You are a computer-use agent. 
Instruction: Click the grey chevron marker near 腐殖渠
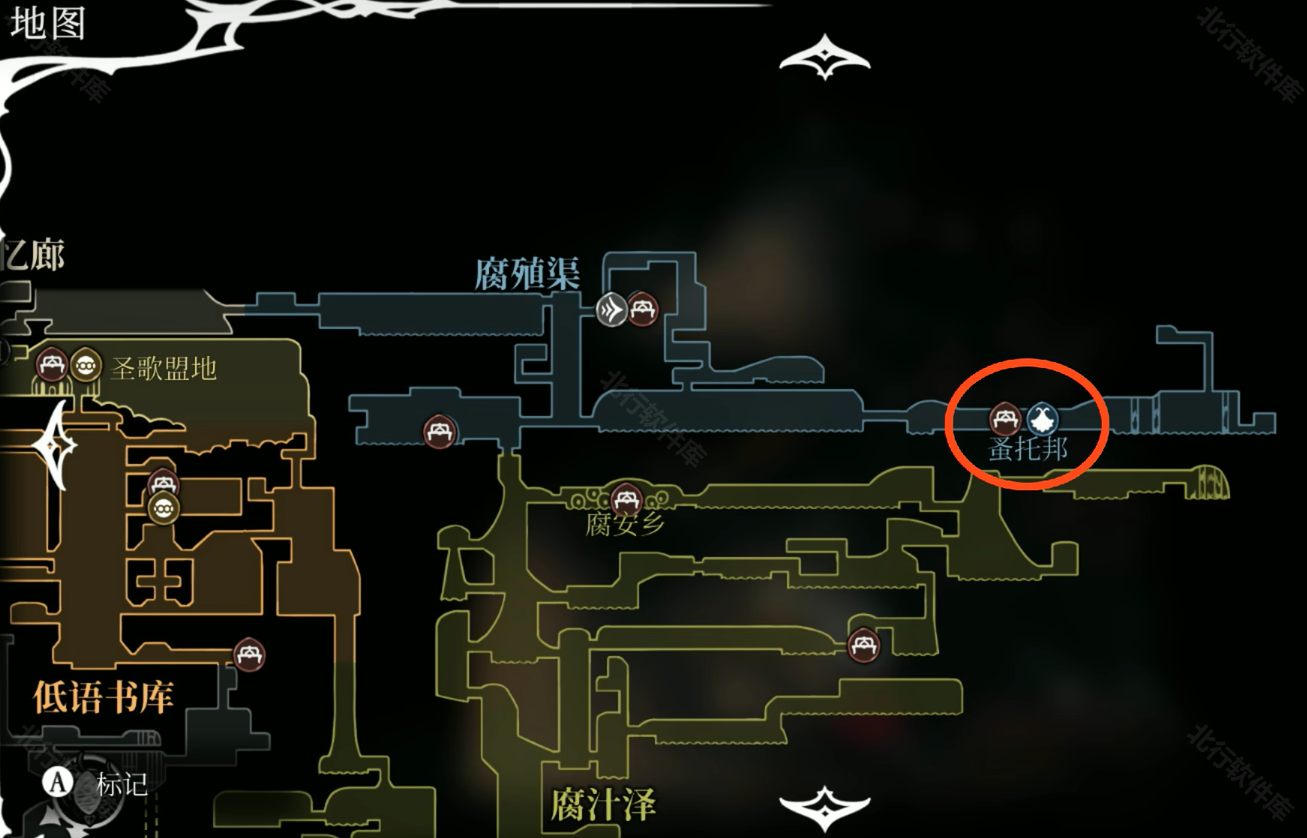pos(611,309)
